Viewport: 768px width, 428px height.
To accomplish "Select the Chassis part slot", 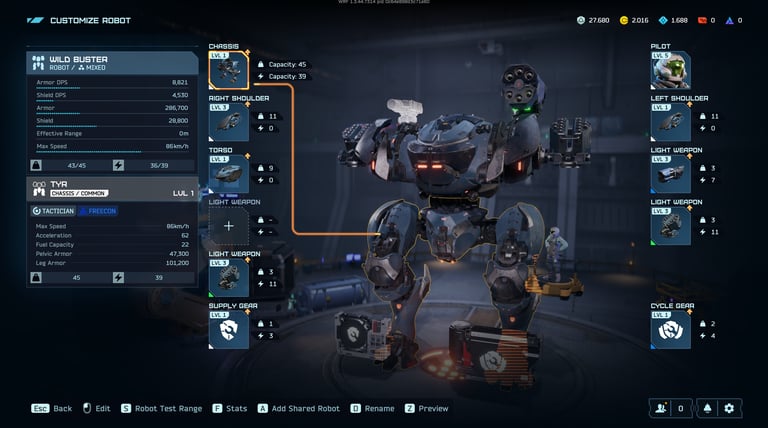I will [x=228, y=70].
